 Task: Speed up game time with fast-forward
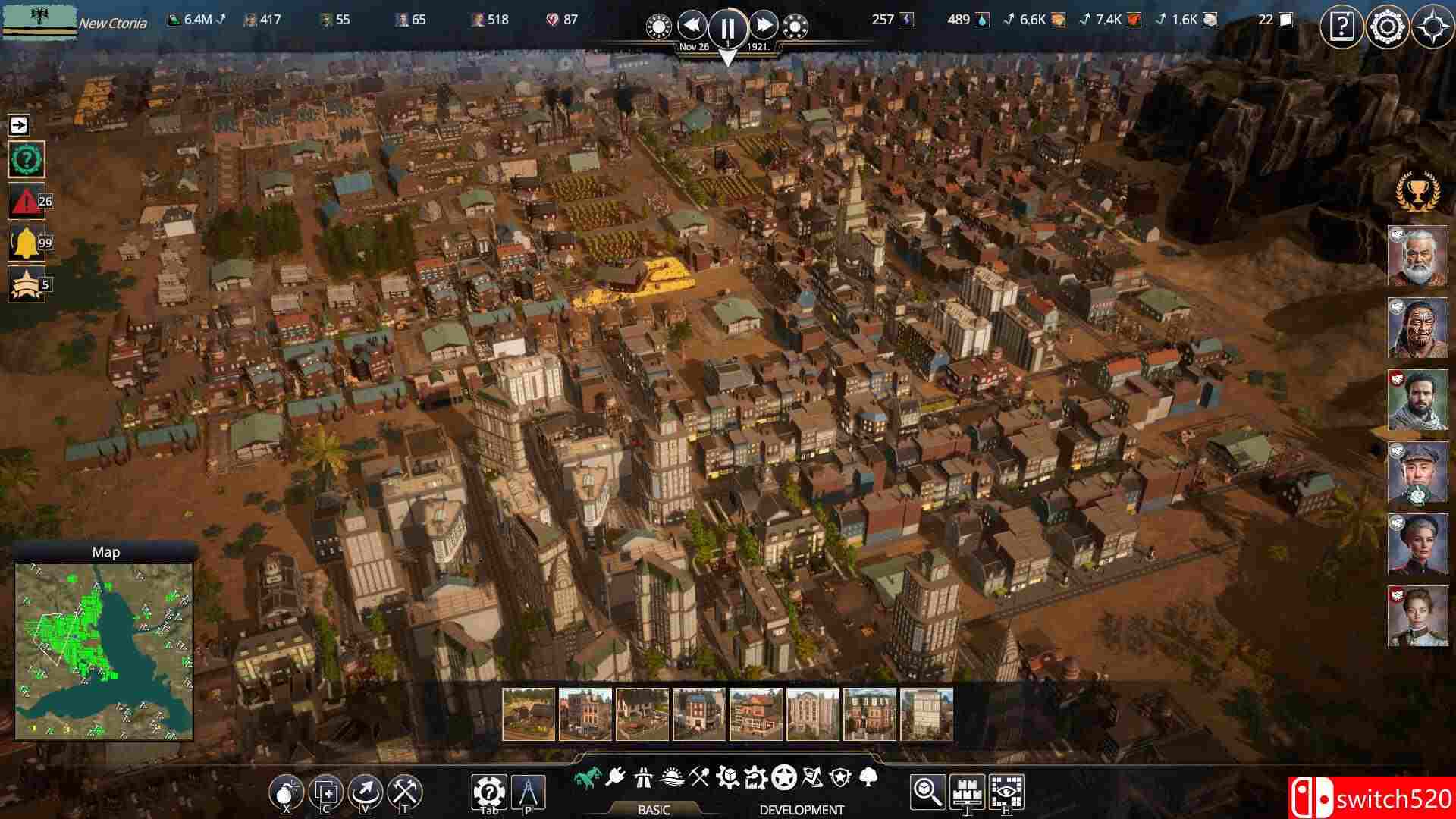point(764,26)
